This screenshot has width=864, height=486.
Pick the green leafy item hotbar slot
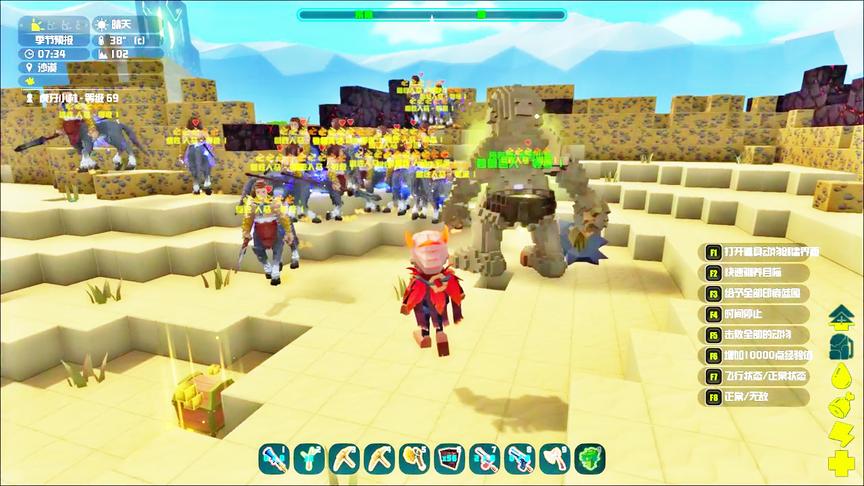(x=589, y=459)
